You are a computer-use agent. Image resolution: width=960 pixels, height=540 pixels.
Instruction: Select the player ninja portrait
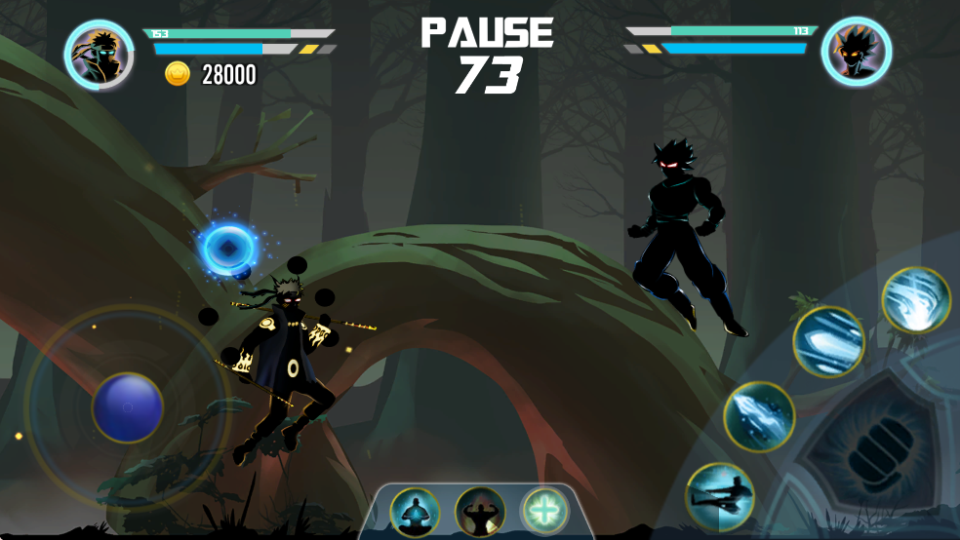[x=99, y=54]
